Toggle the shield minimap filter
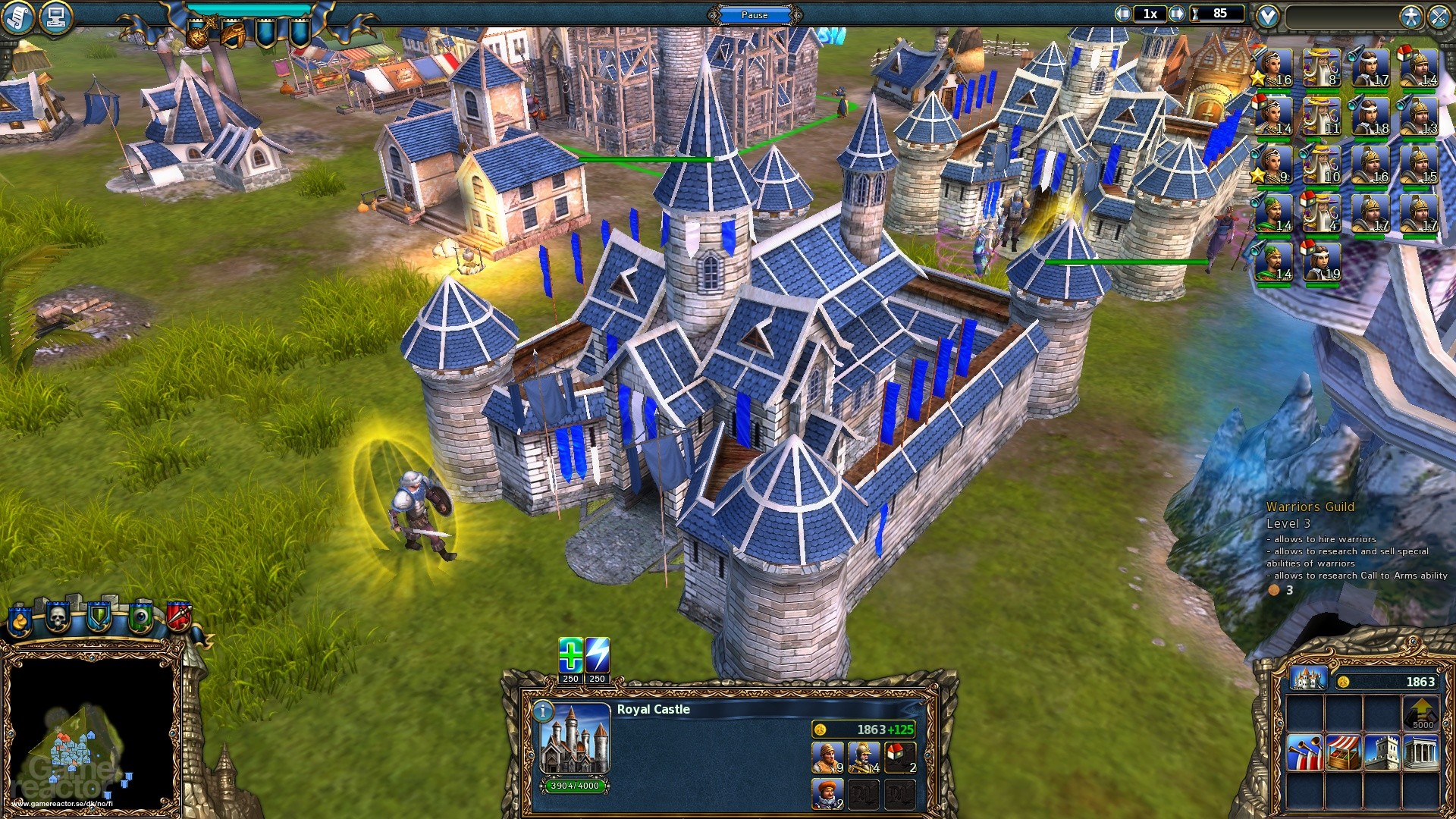1456x819 pixels. pos(99,617)
